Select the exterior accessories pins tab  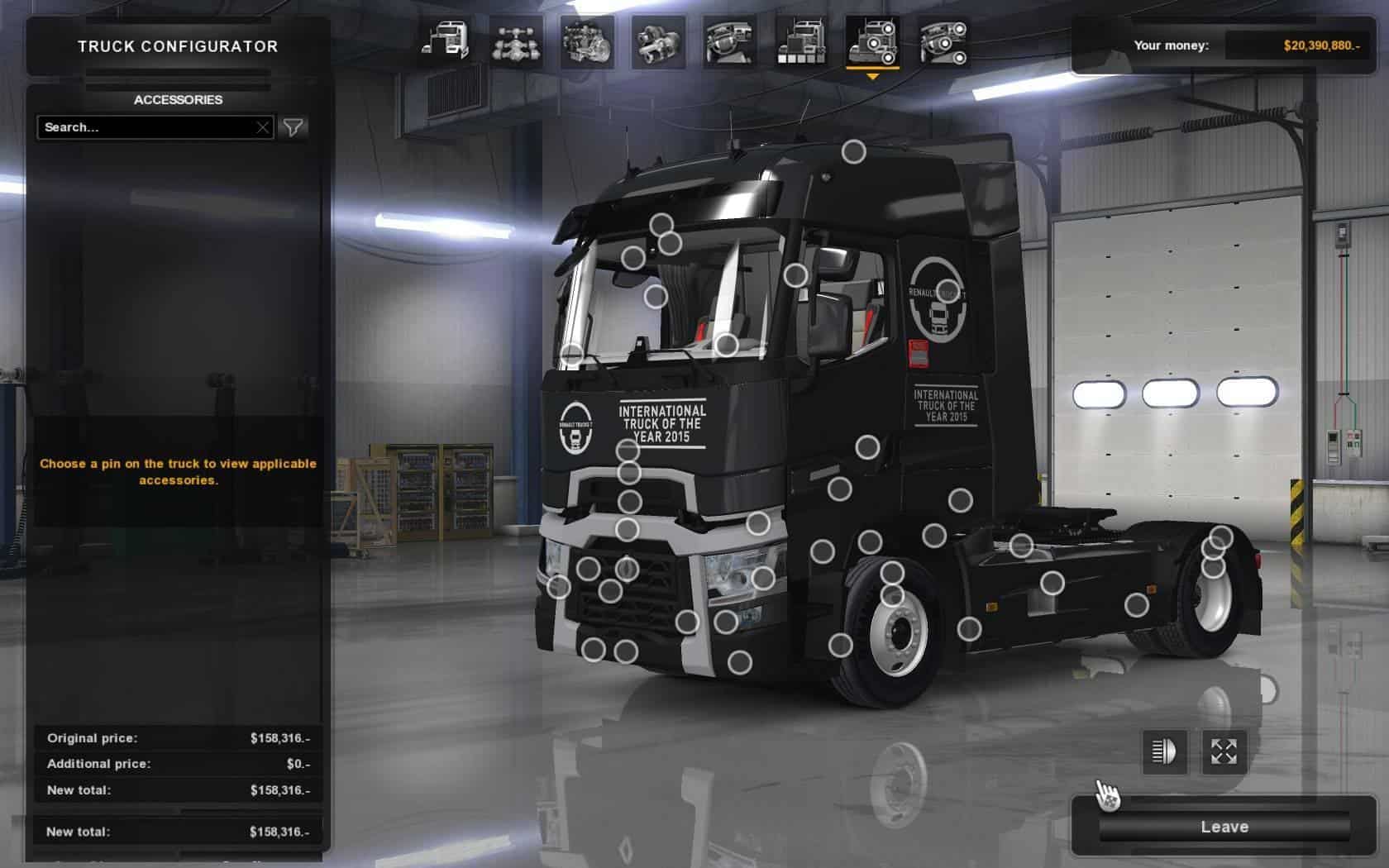(872, 41)
